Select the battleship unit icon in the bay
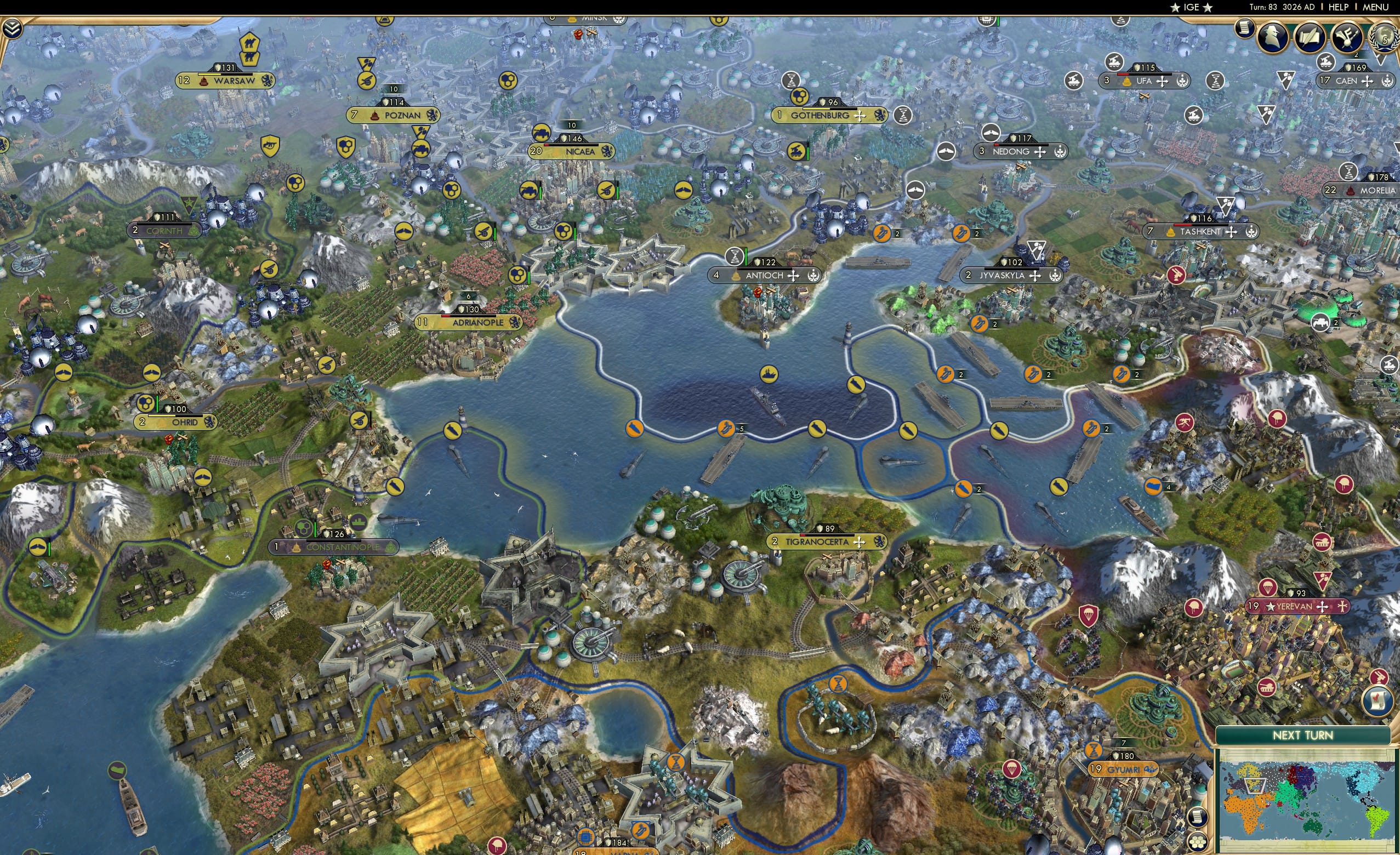 click(x=770, y=375)
